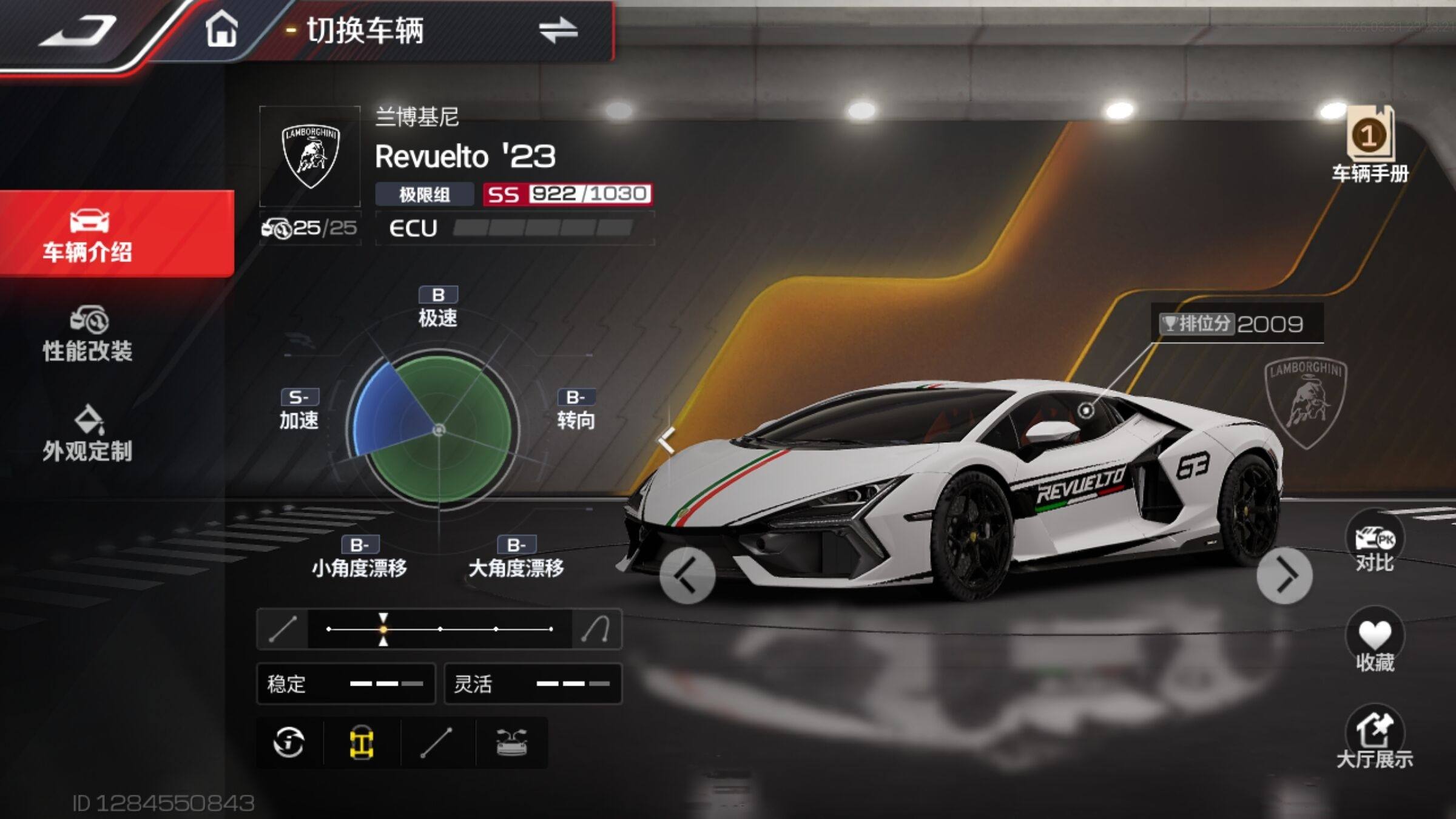This screenshot has height=819, width=1456.
Task: Add the car to 收藏 favorites
Action: click(x=1374, y=642)
